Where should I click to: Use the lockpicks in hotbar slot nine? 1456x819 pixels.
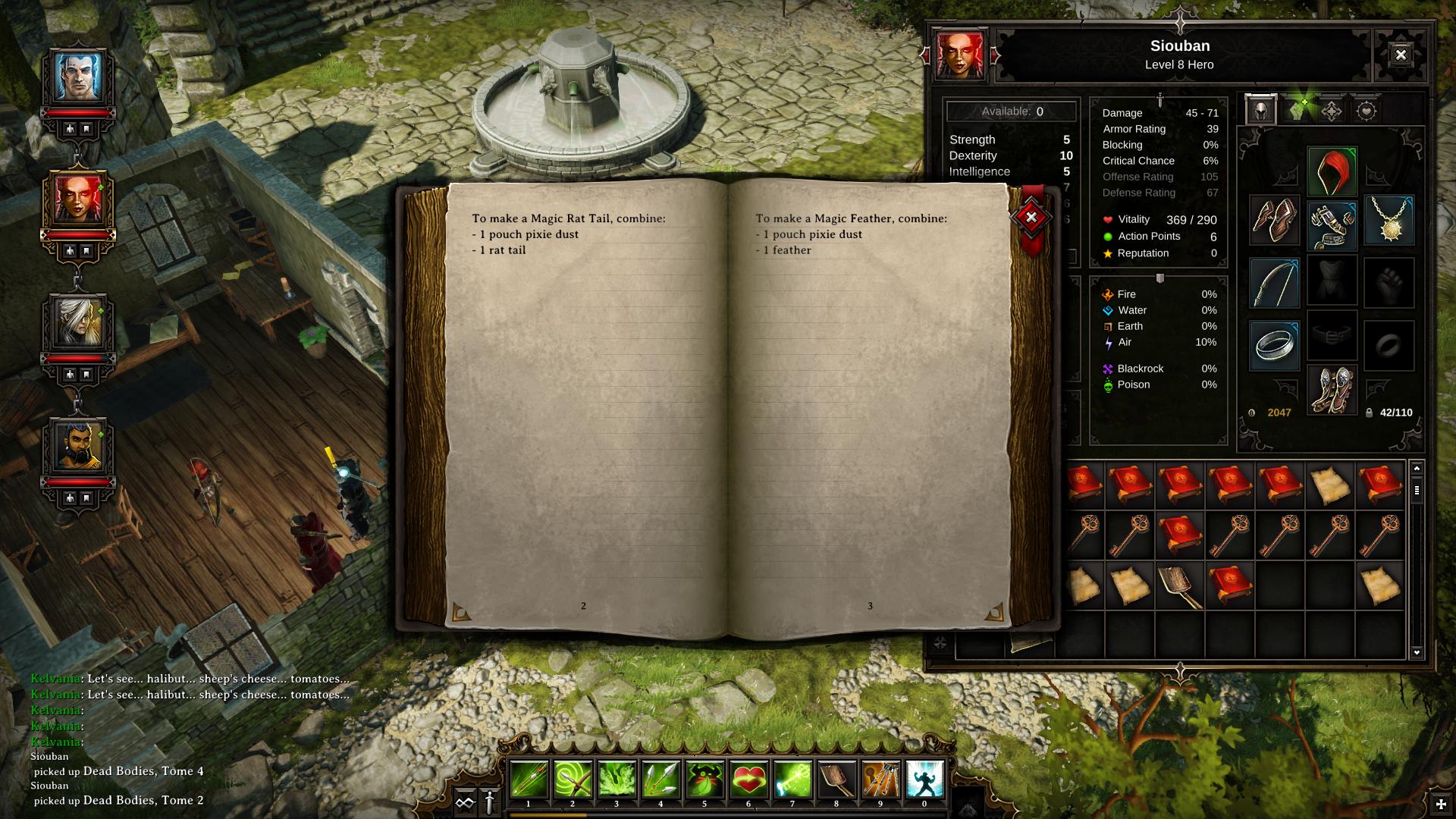point(880,780)
